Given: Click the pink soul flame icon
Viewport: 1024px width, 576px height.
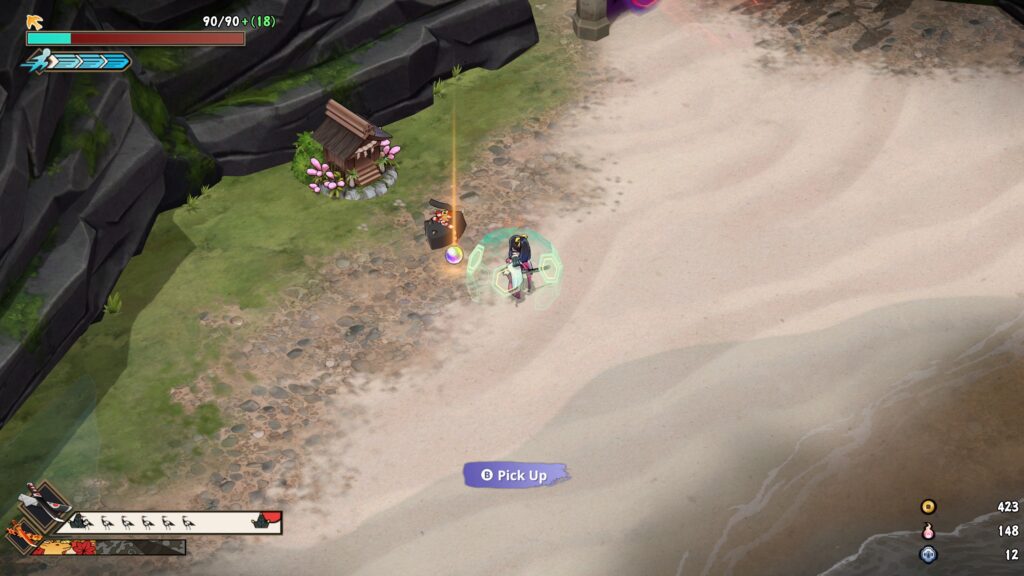Looking at the screenshot, I should coord(928,531).
